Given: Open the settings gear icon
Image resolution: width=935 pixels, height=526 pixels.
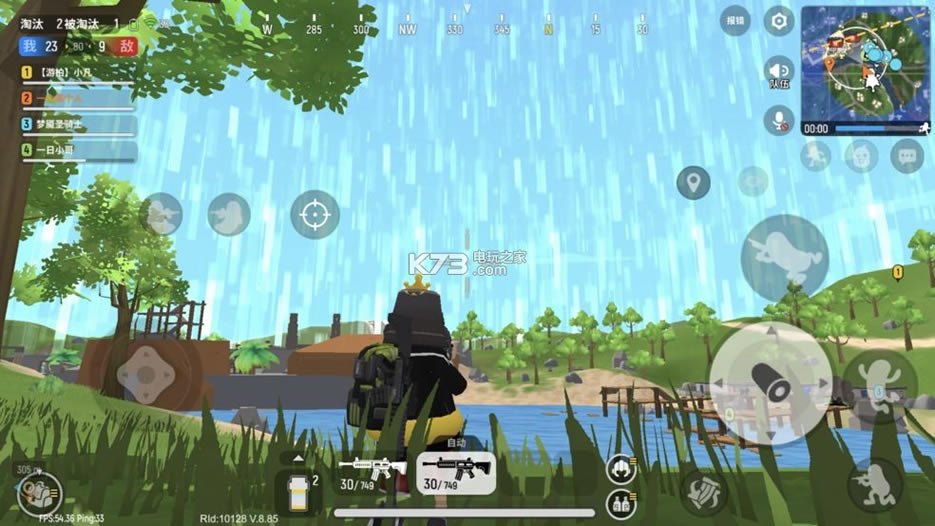Looking at the screenshot, I should [778, 21].
